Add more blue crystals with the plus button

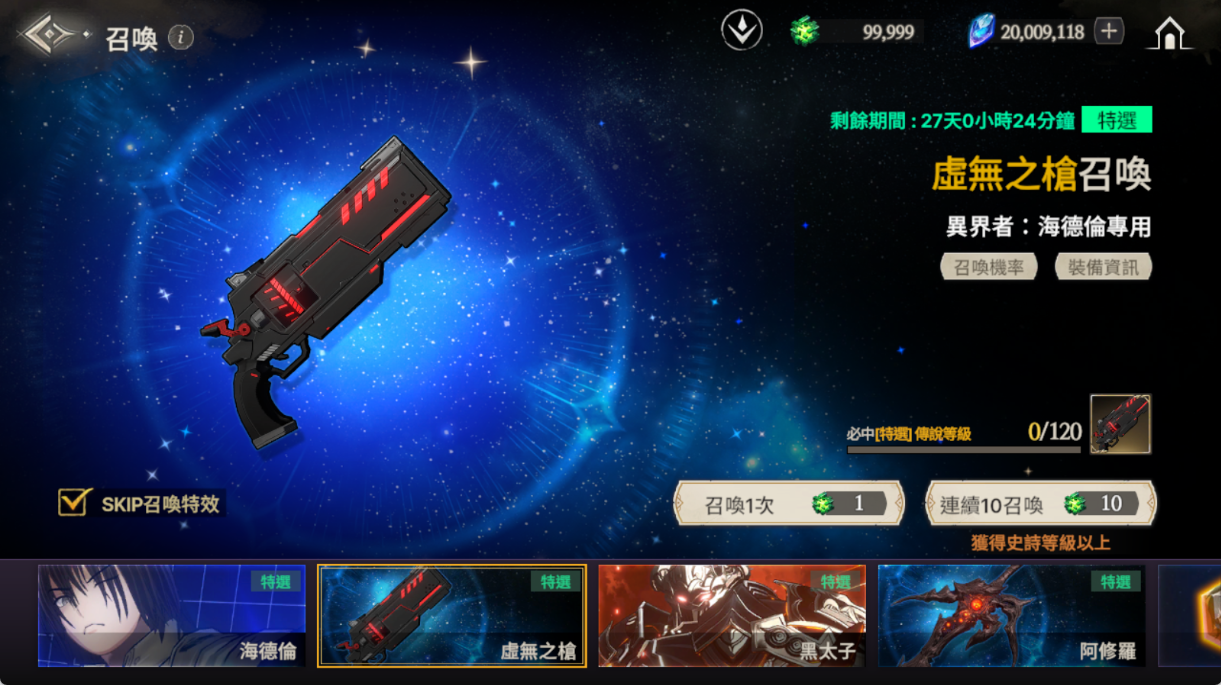click(x=1108, y=31)
